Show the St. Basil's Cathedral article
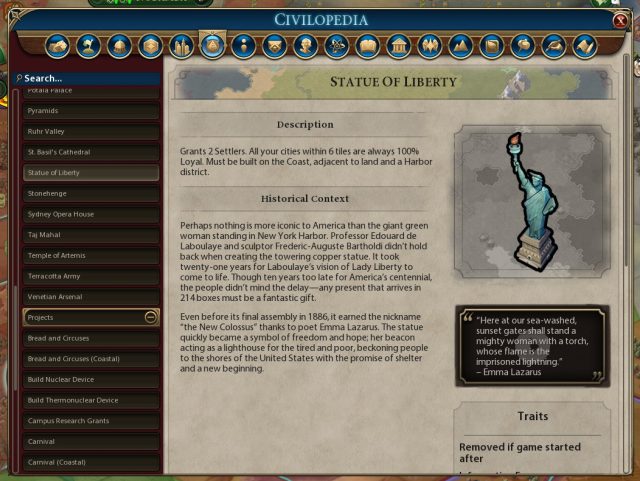The height and width of the screenshot is (481, 640). click(91, 152)
